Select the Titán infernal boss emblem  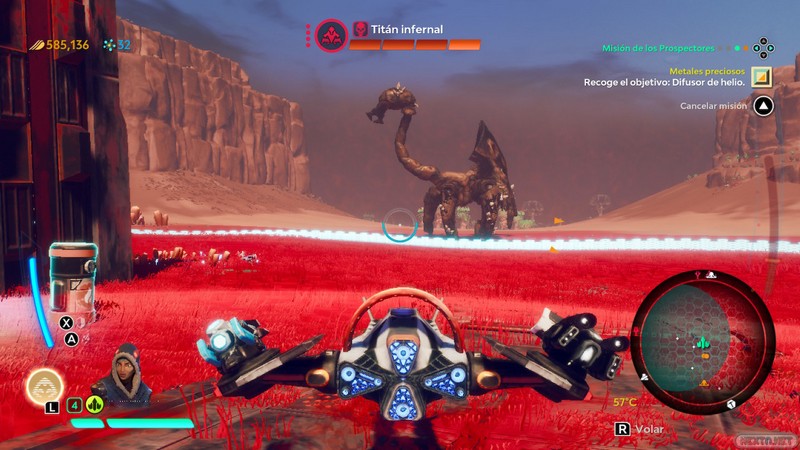tap(331, 37)
